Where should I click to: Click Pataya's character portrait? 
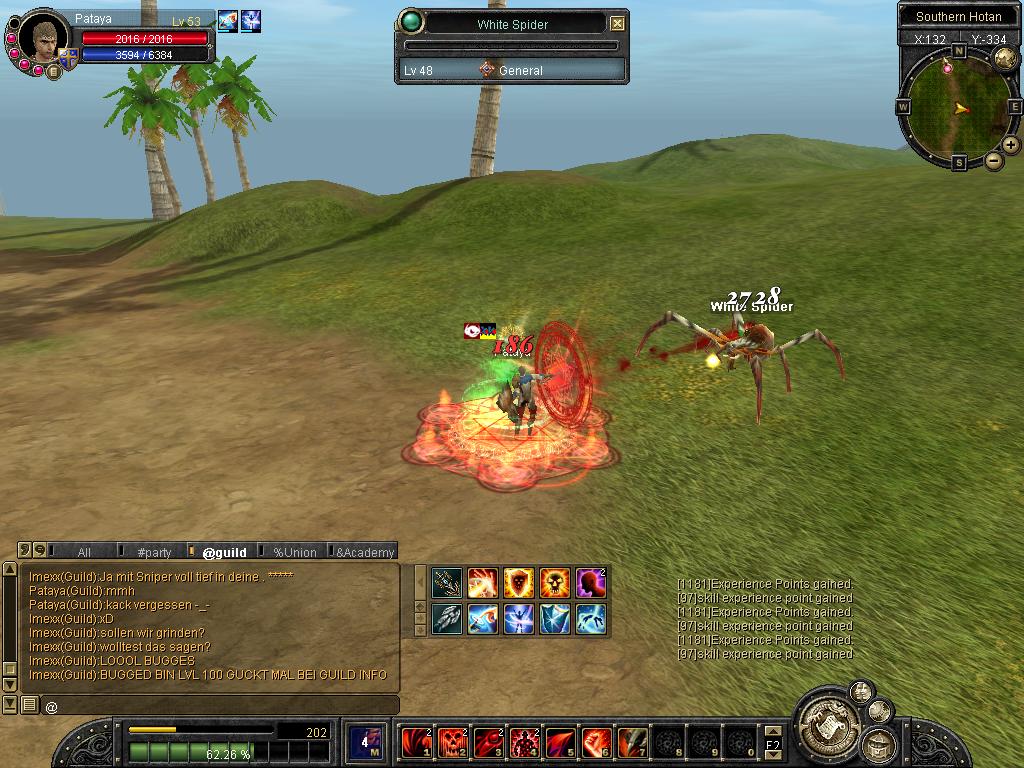44,40
